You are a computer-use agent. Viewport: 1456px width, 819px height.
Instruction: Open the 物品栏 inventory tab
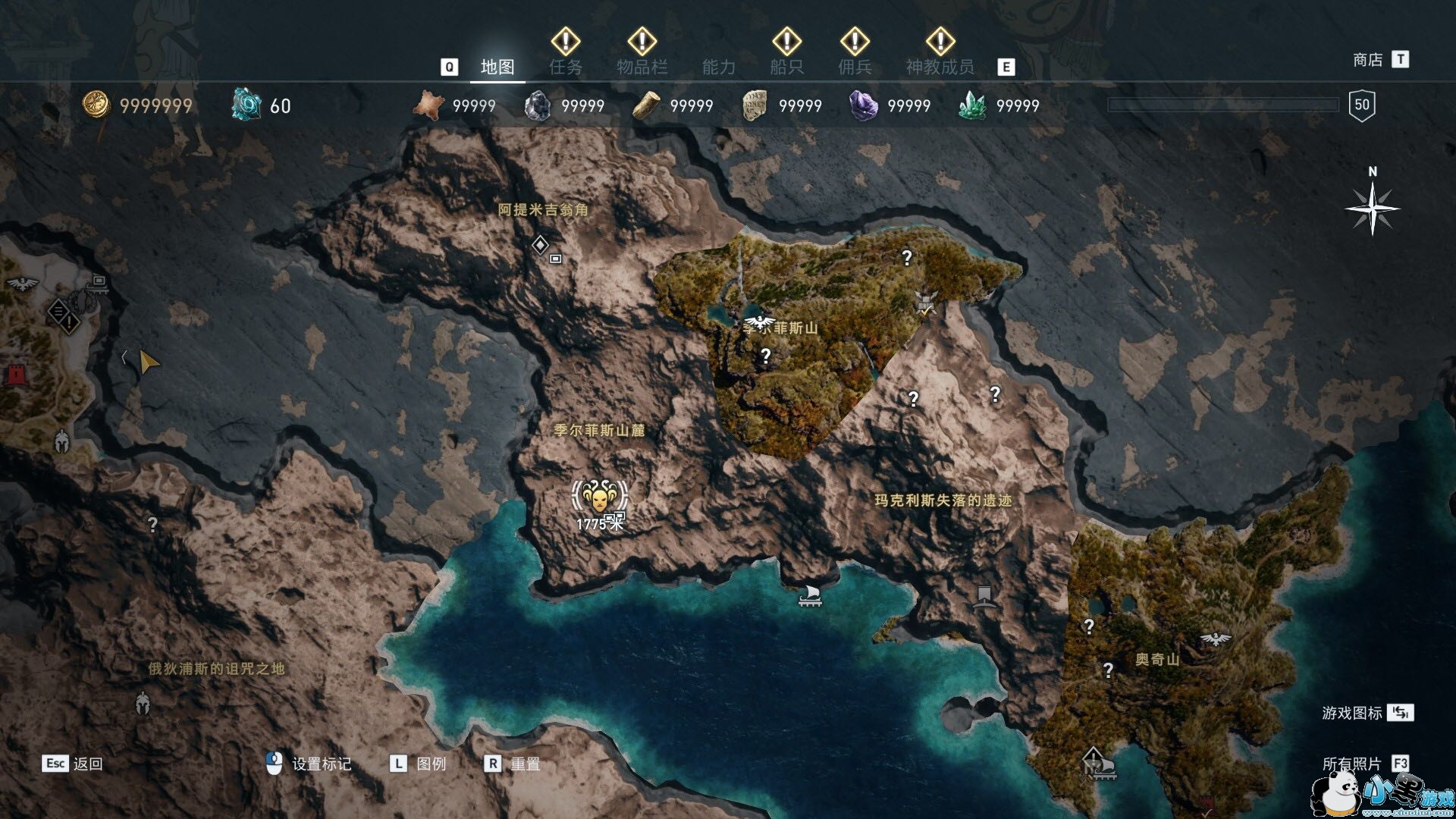click(642, 67)
